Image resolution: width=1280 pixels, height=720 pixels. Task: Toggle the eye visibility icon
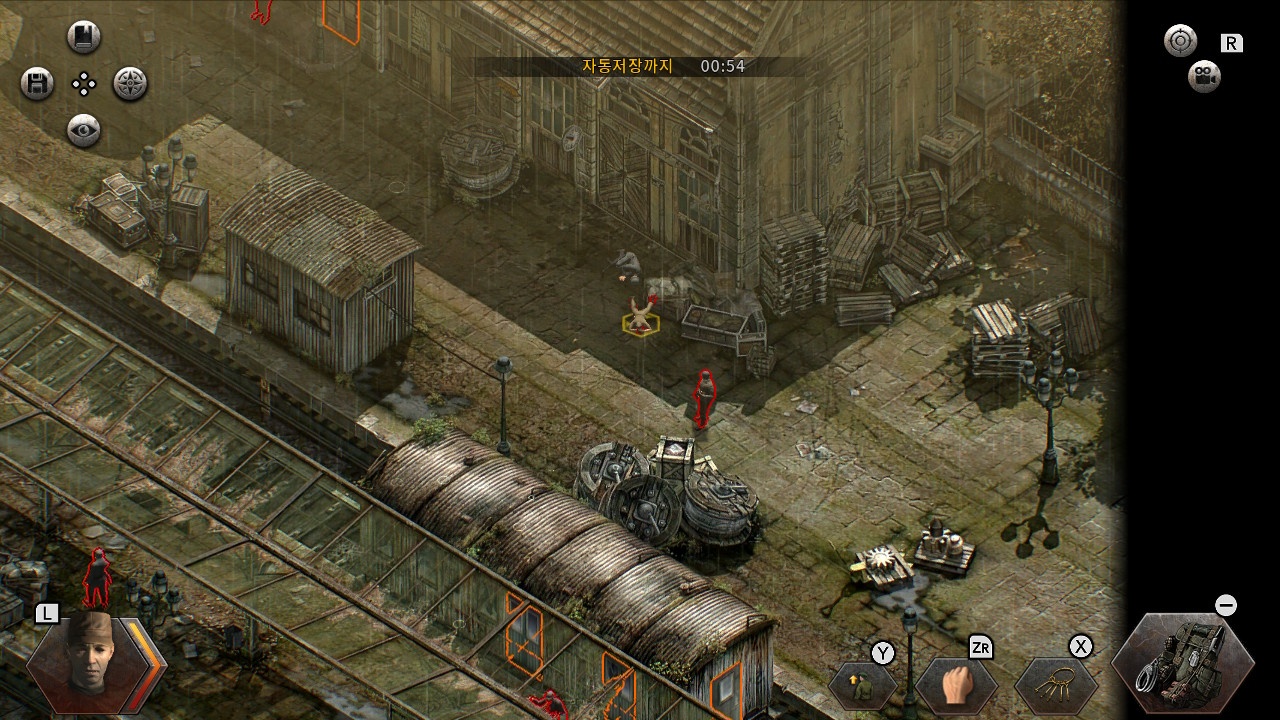(85, 131)
